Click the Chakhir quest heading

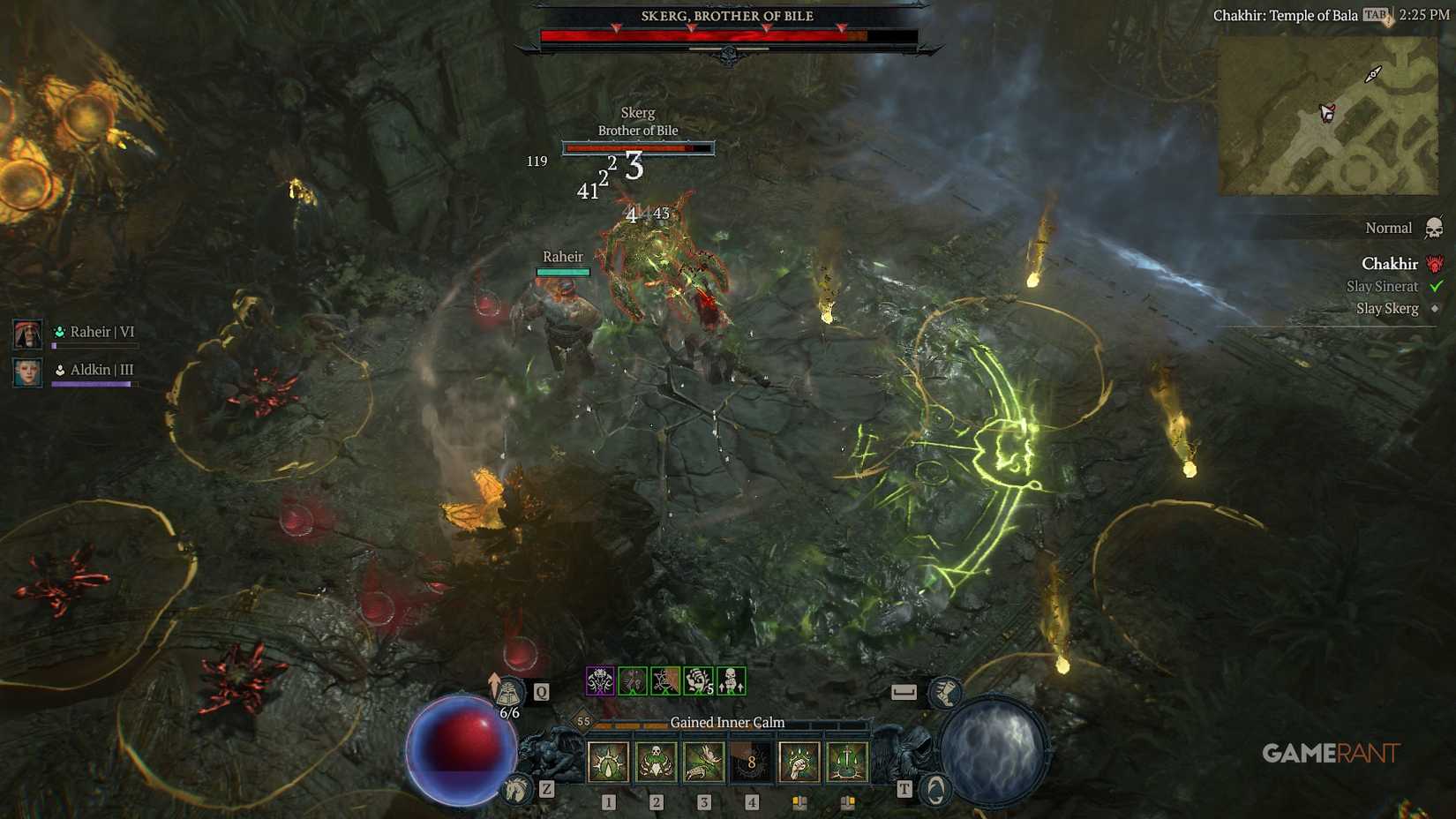[1390, 264]
